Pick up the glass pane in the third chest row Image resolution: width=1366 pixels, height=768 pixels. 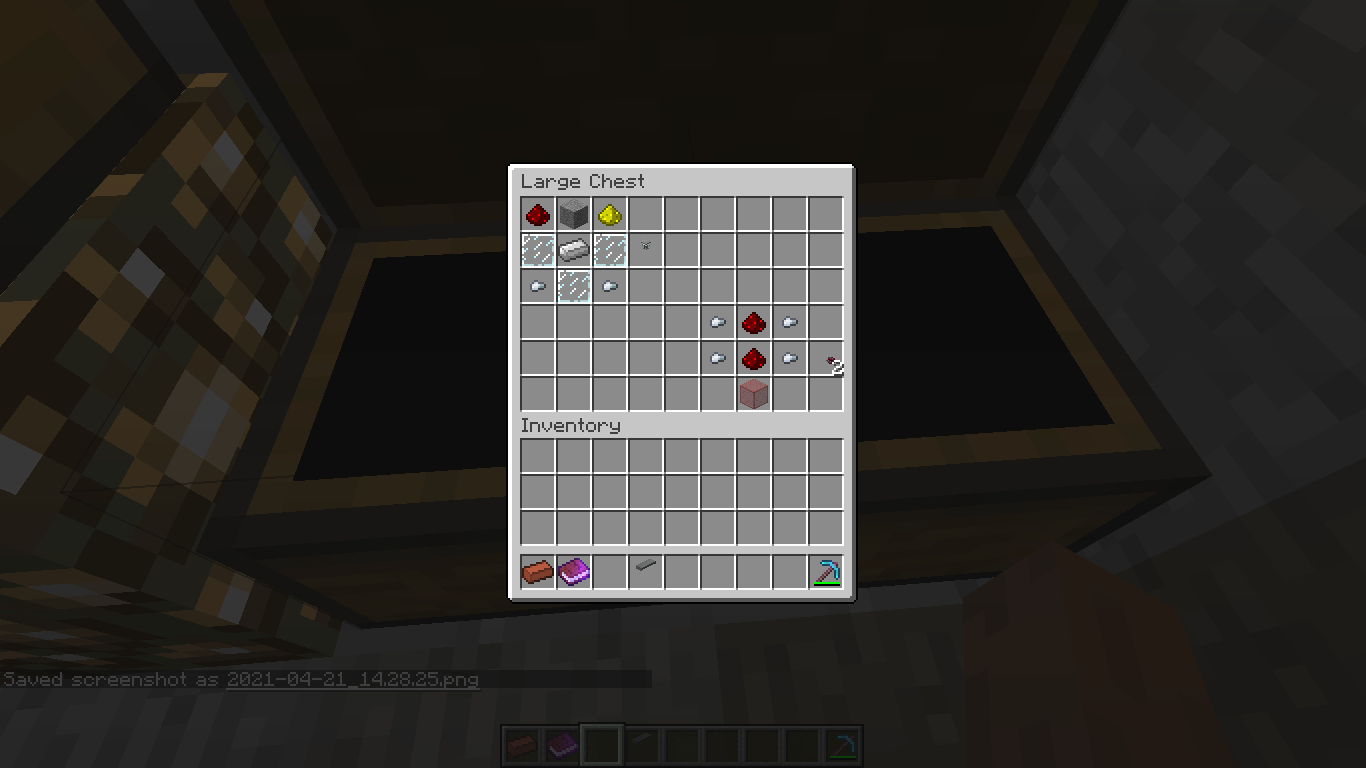tap(574, 286)
